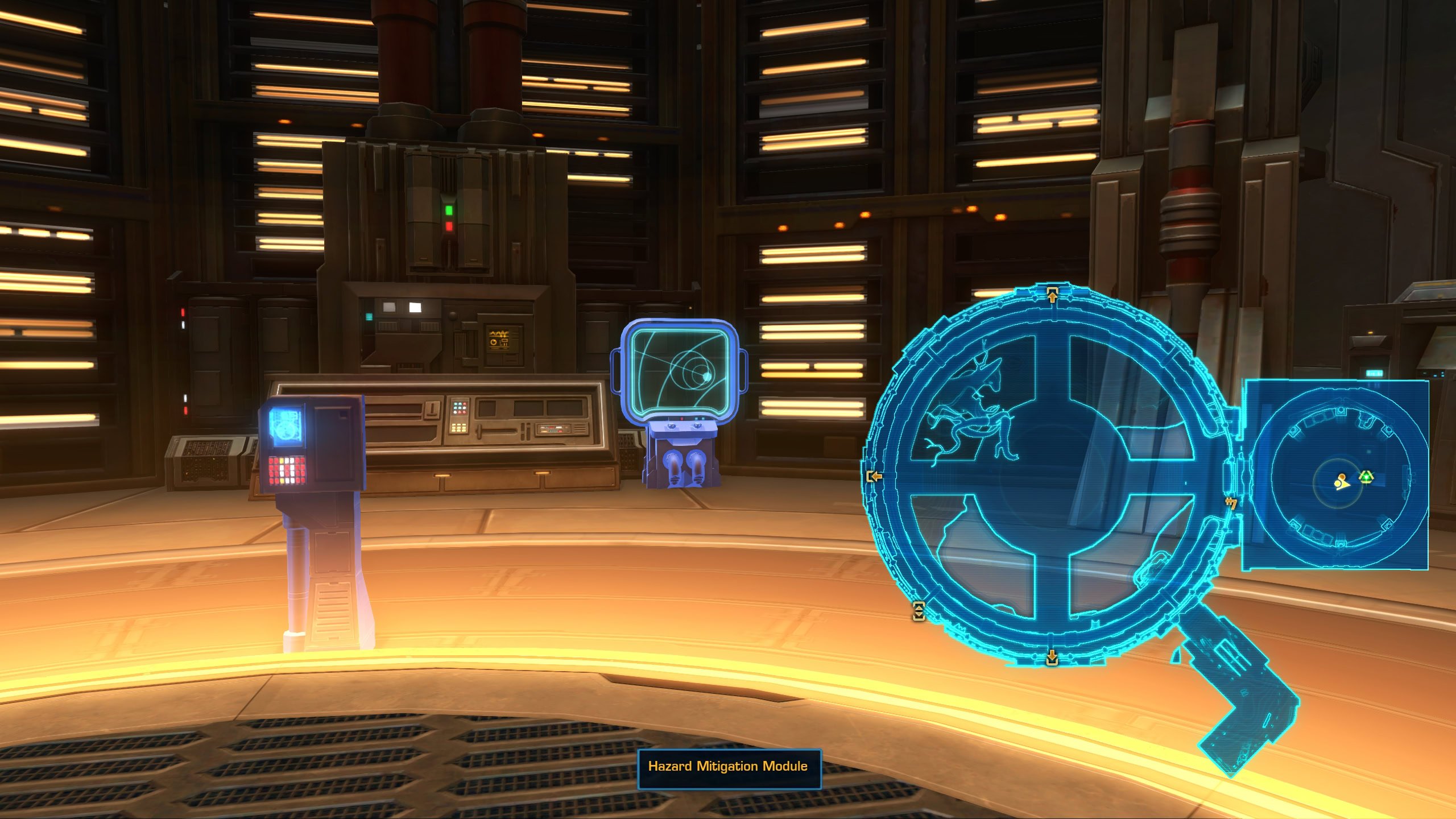Click the up-arrow exit marker on the map
This screenshot has width=1456, height=819.
point(1052,295)
